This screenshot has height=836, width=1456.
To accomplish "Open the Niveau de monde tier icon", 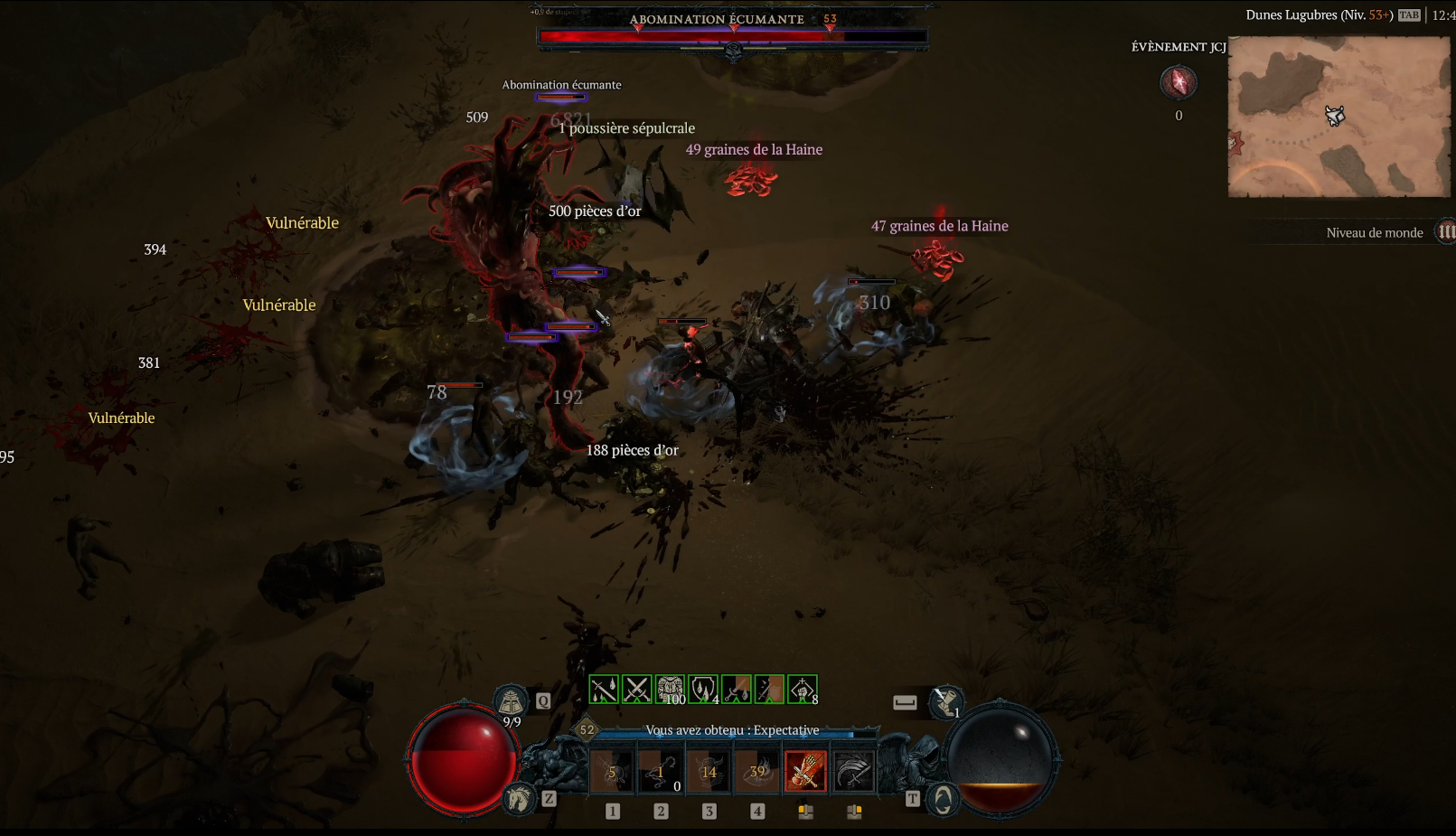I will pyautogui.click(x=1446, y=232).
